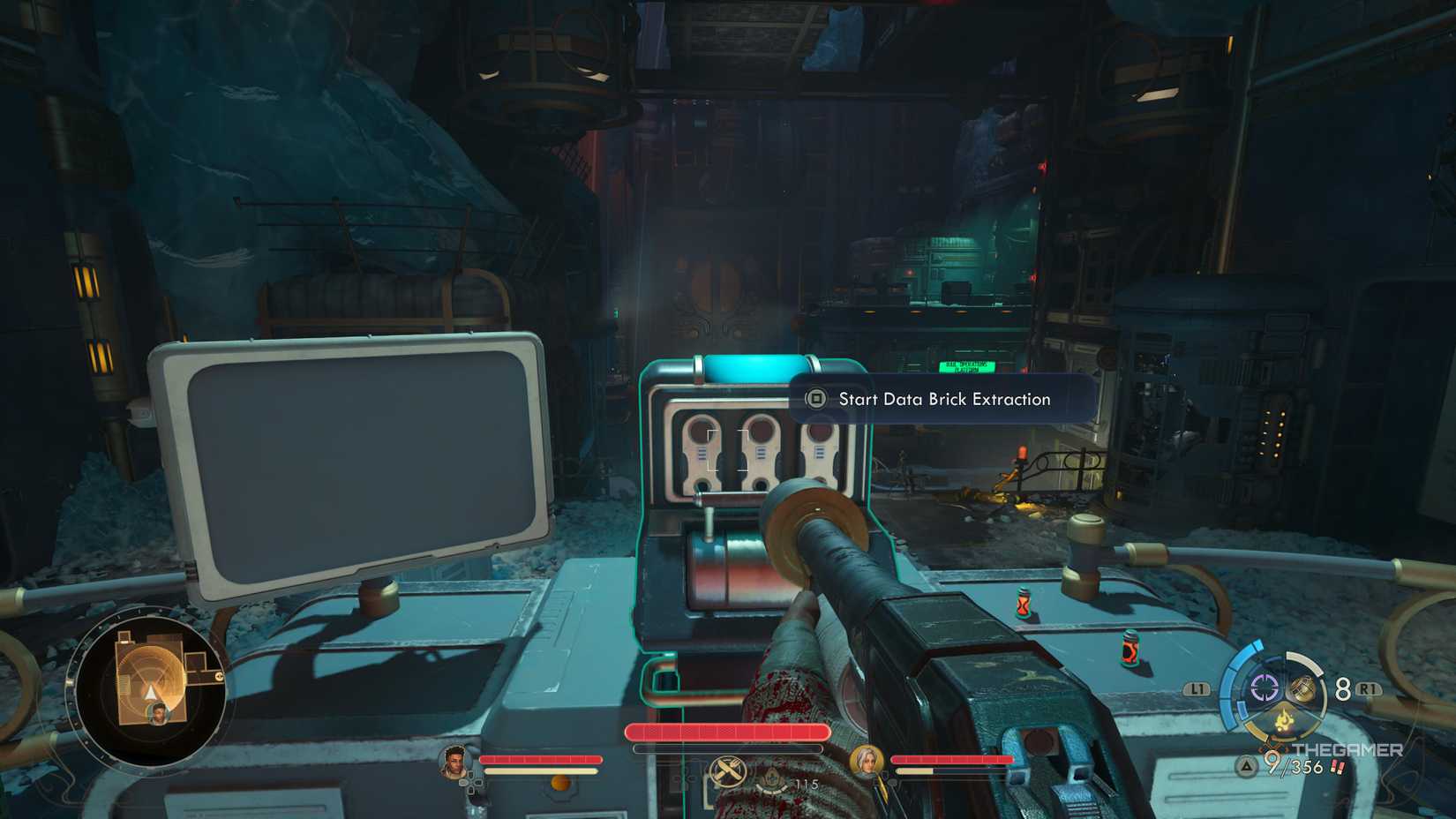
Task: Click the gold pistol icon in the weapon wheel
Action: [x=1302, y=688]
